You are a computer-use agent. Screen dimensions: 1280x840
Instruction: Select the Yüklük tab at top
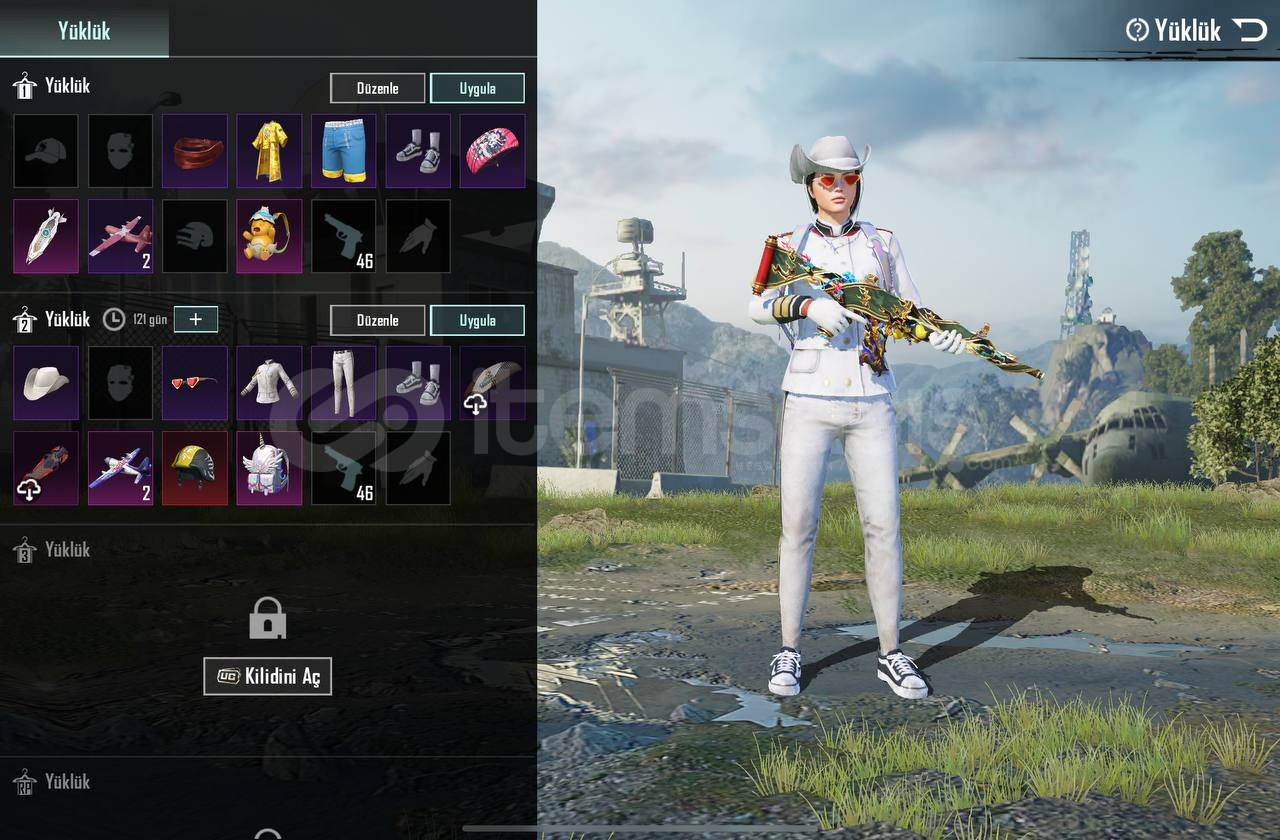[84, 30]
